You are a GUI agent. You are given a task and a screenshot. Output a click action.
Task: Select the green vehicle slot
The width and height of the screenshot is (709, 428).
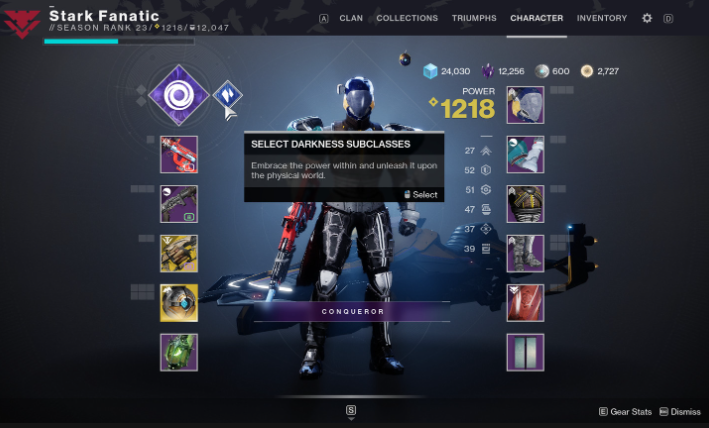pyautogui.click(x=179, y=352)
